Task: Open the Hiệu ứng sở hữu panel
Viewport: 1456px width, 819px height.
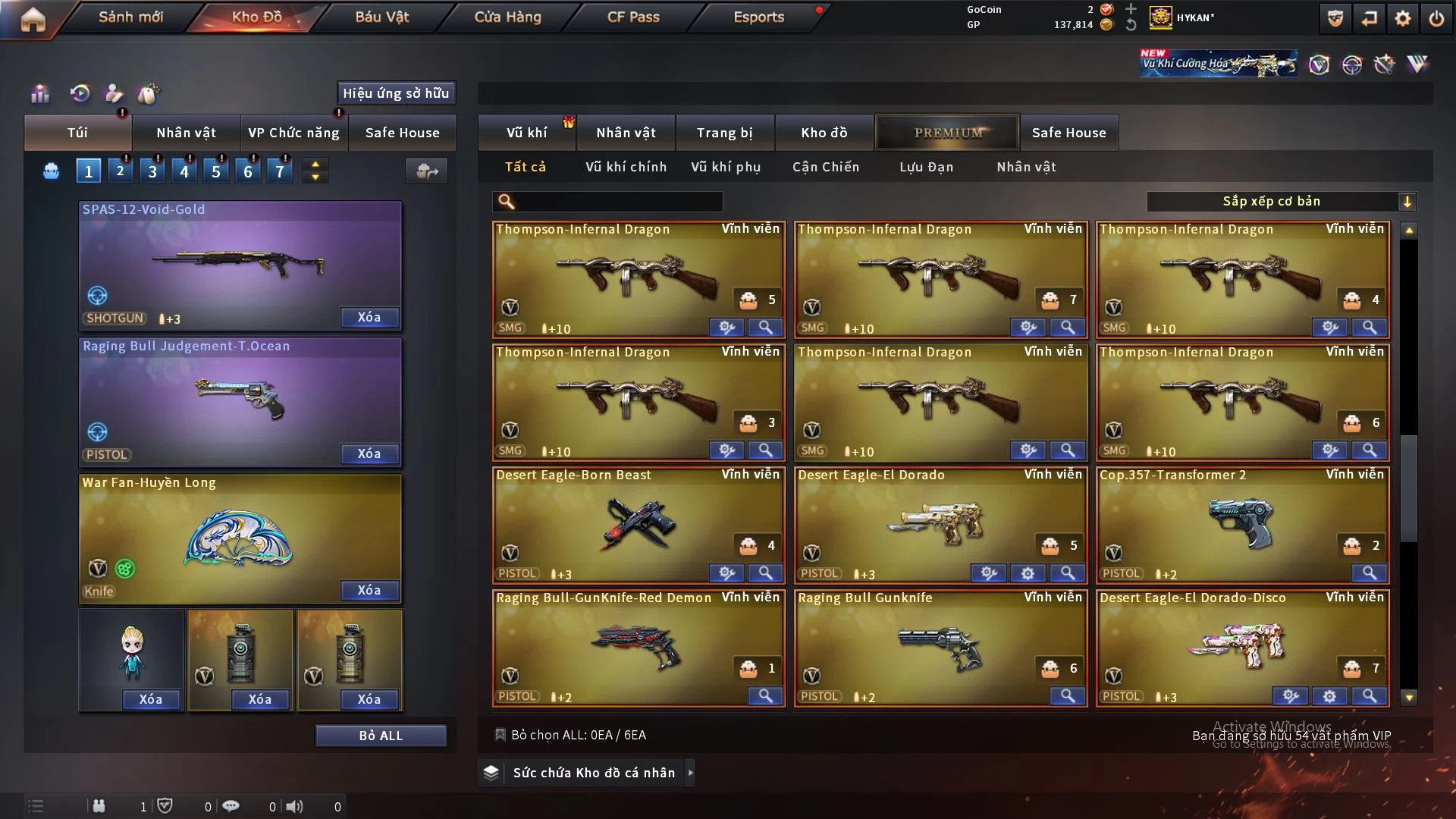Action: [x=396, y=93]
